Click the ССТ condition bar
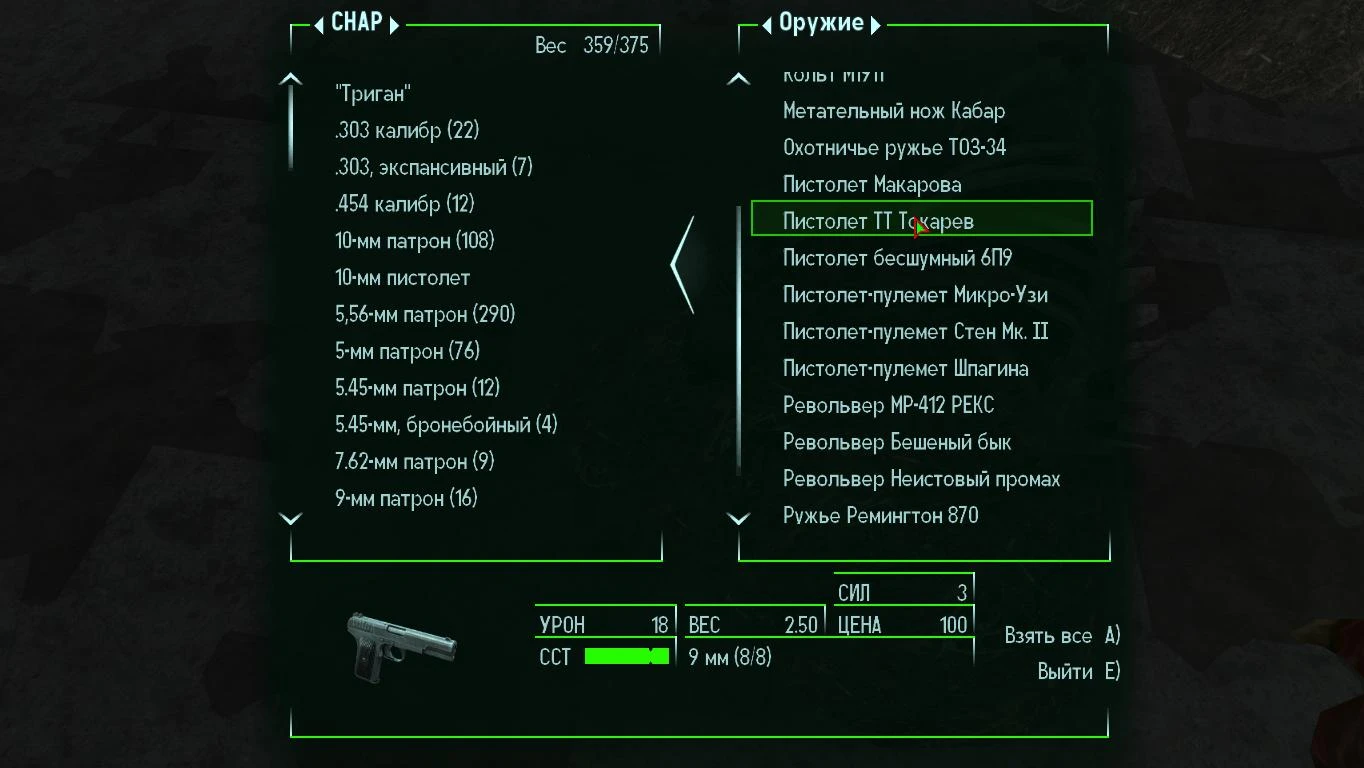 pyautogui.click(x=628, y=656)
